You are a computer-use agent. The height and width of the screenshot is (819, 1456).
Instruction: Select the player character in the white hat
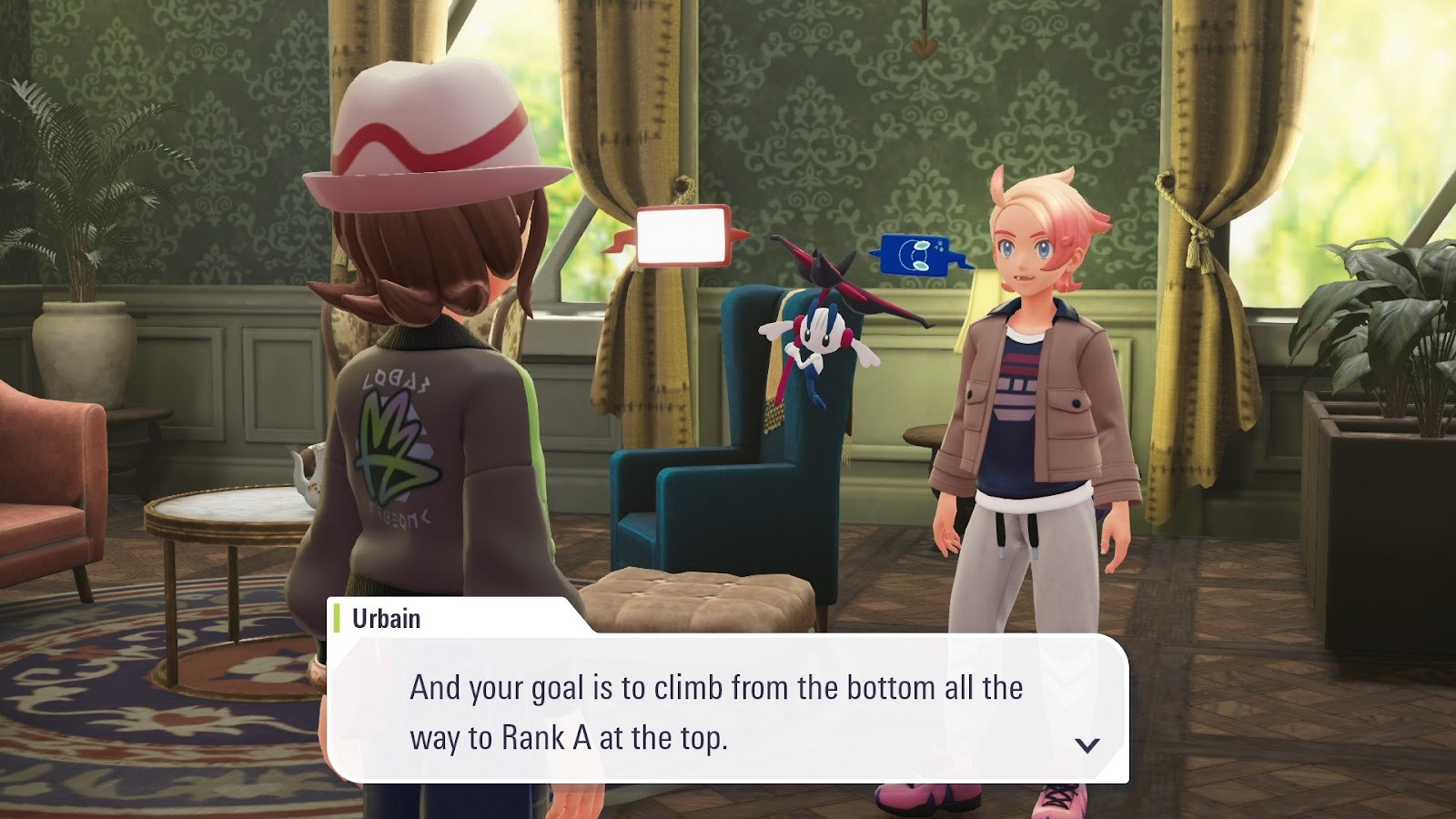[419, 364]
